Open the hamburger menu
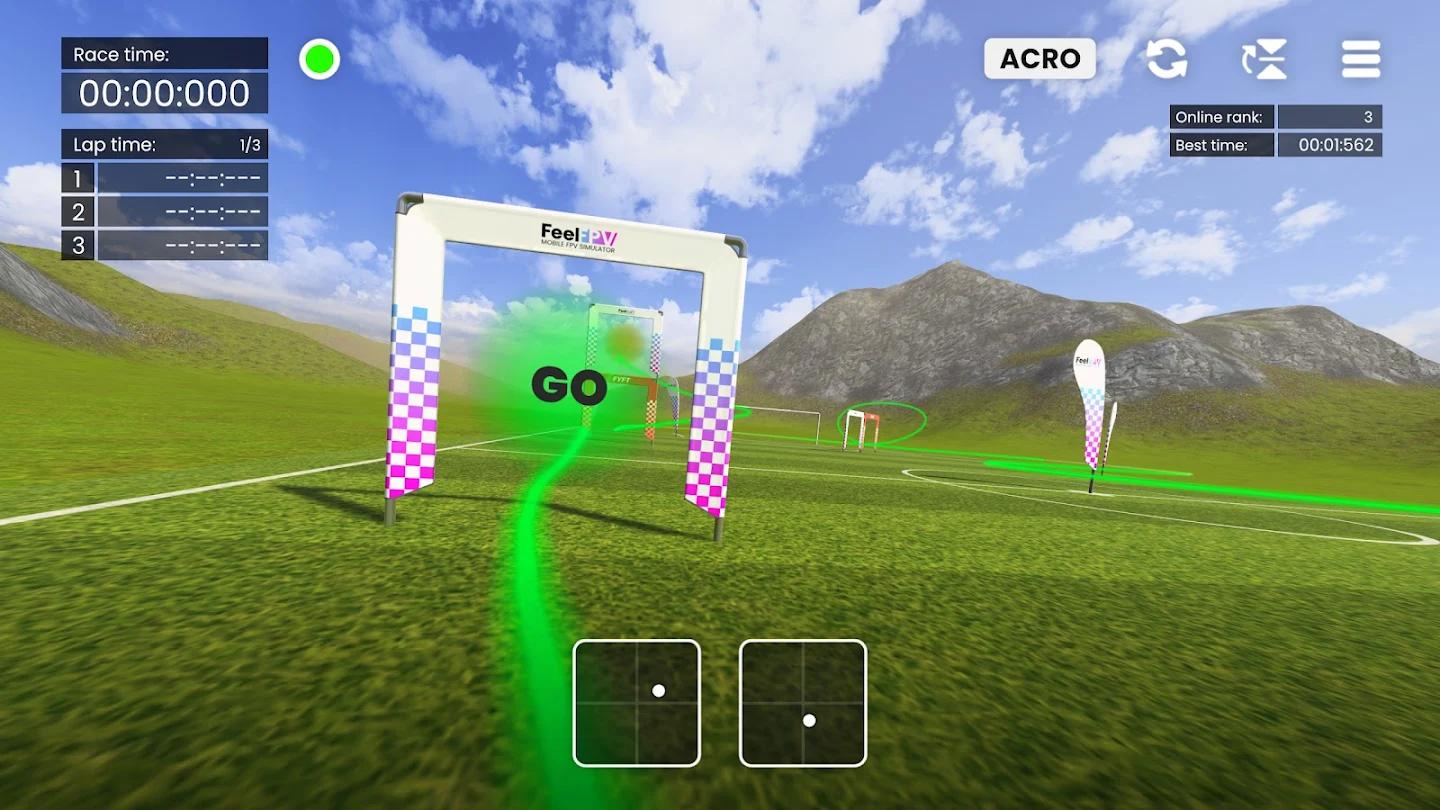 tap(1361, 59)
